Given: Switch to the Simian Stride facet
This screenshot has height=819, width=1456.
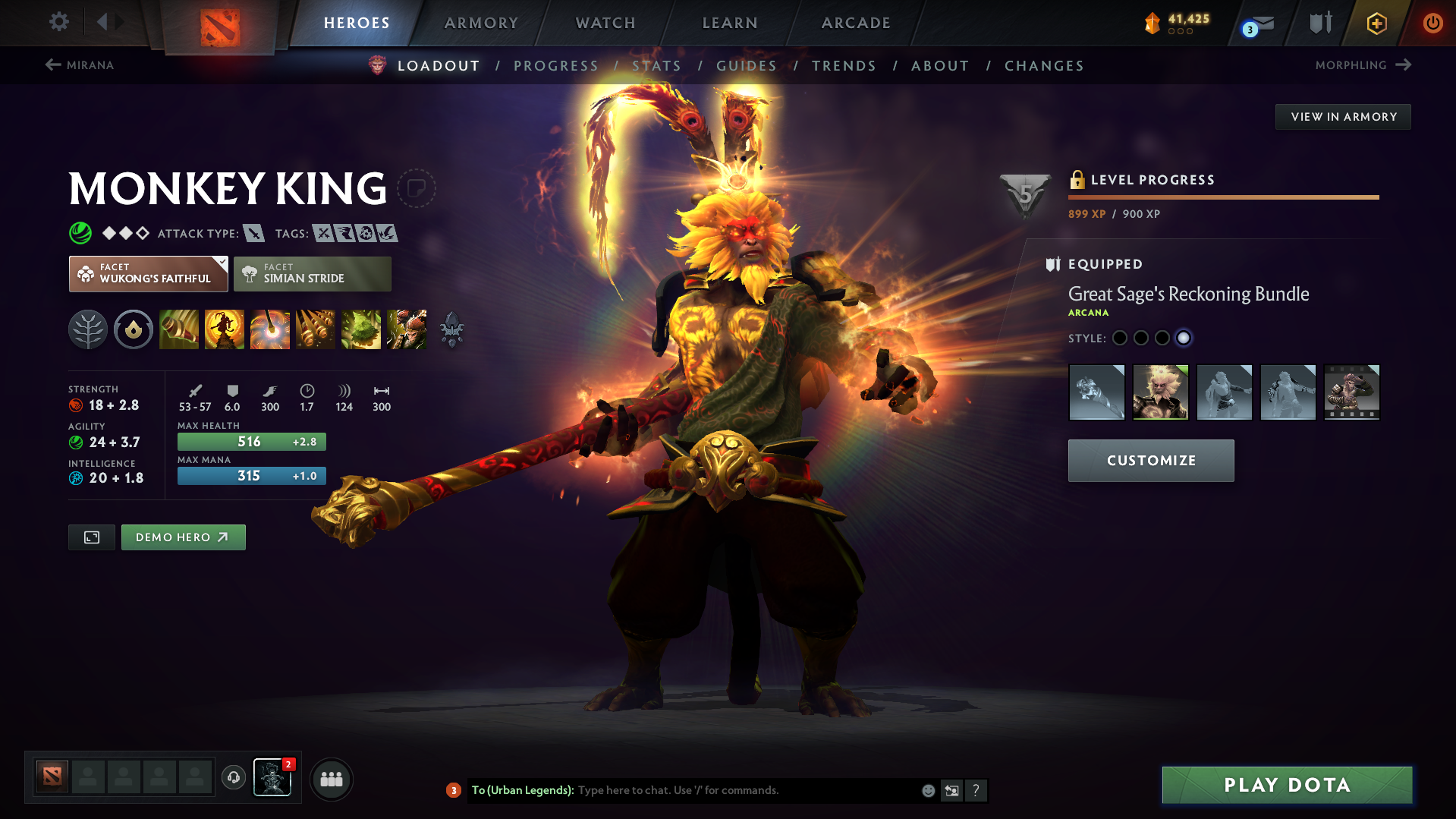Looking at the screenshot, I should tap(312, 273).
